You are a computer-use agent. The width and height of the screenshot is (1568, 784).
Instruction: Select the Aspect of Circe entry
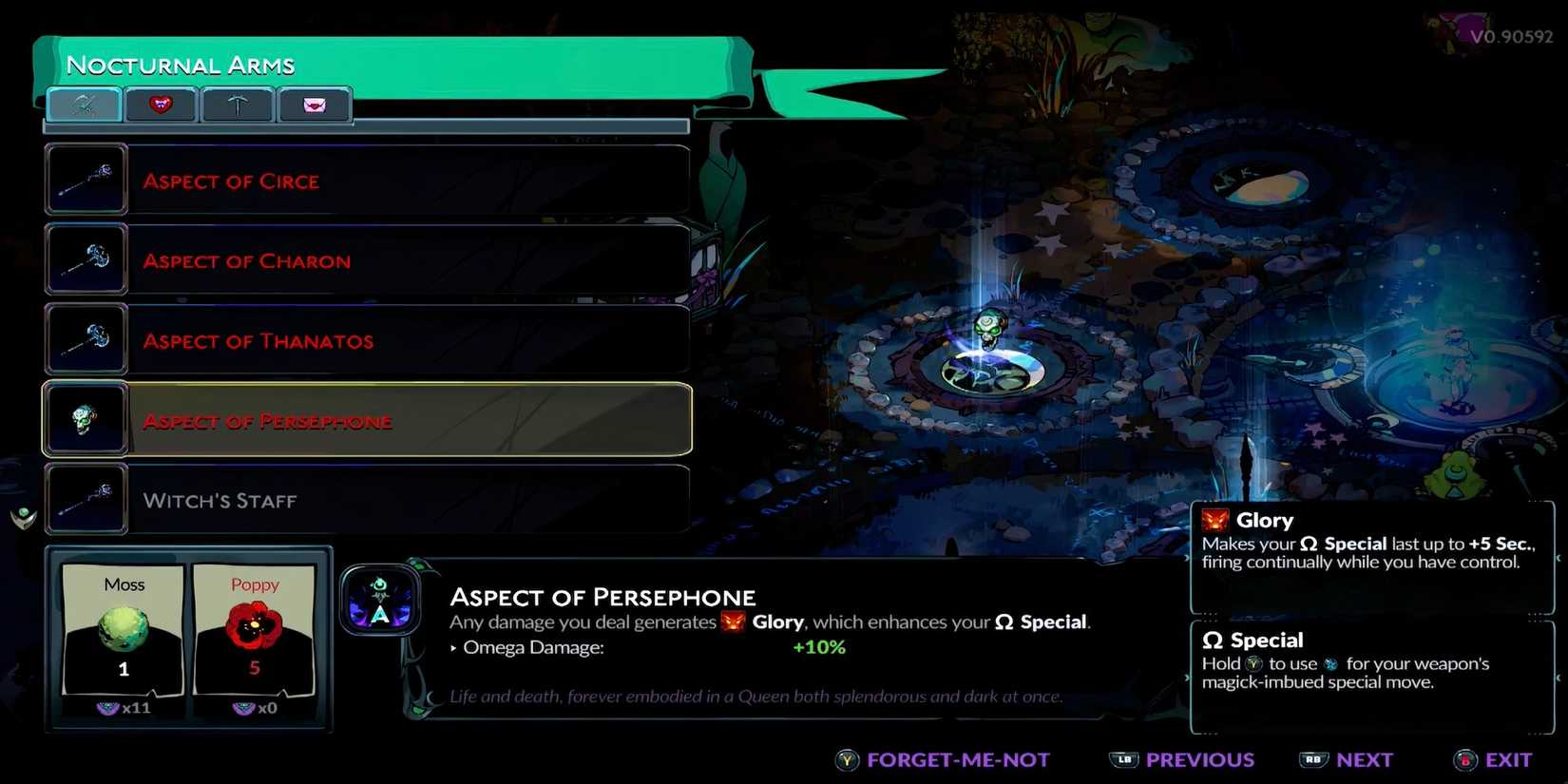coord(366,181)
